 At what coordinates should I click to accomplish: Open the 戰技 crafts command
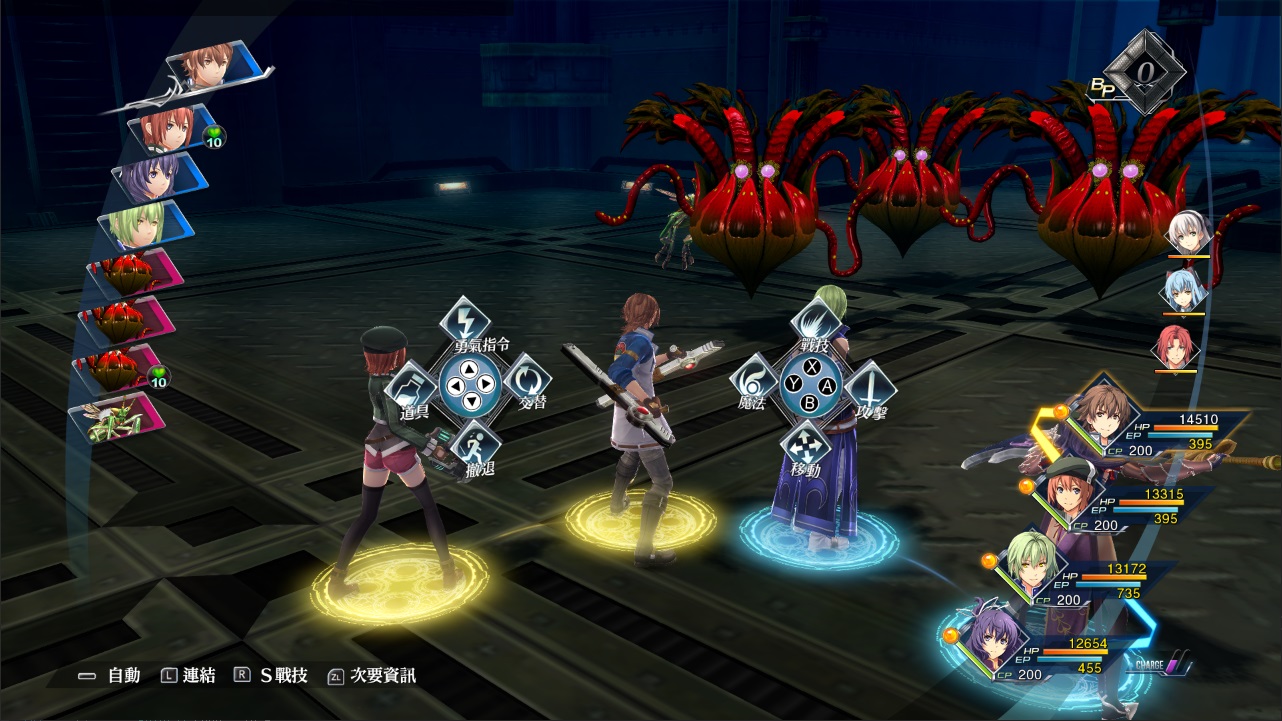[x=813, y=322]
